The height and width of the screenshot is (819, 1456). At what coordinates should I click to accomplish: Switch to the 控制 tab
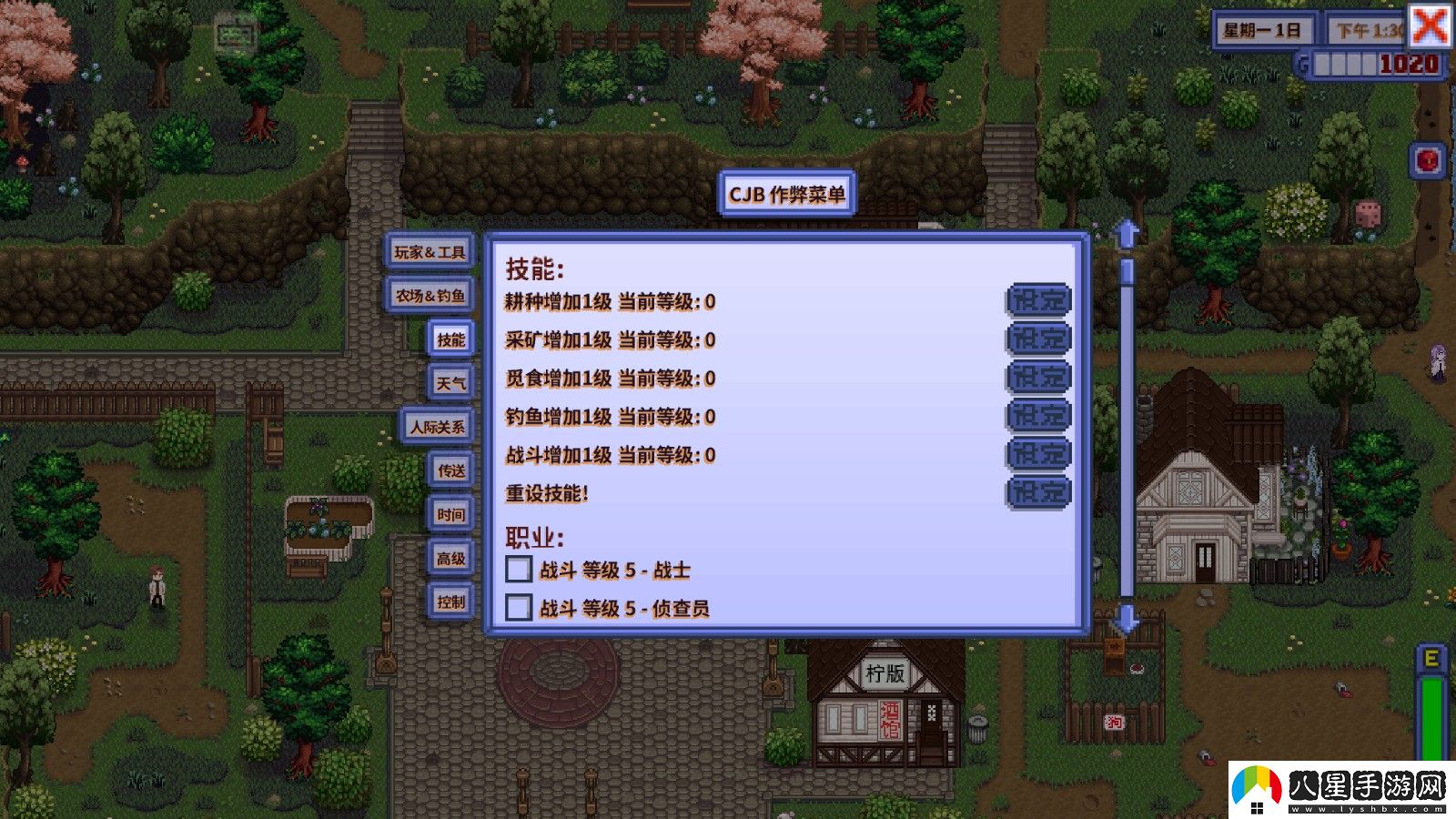click(450, 602)
